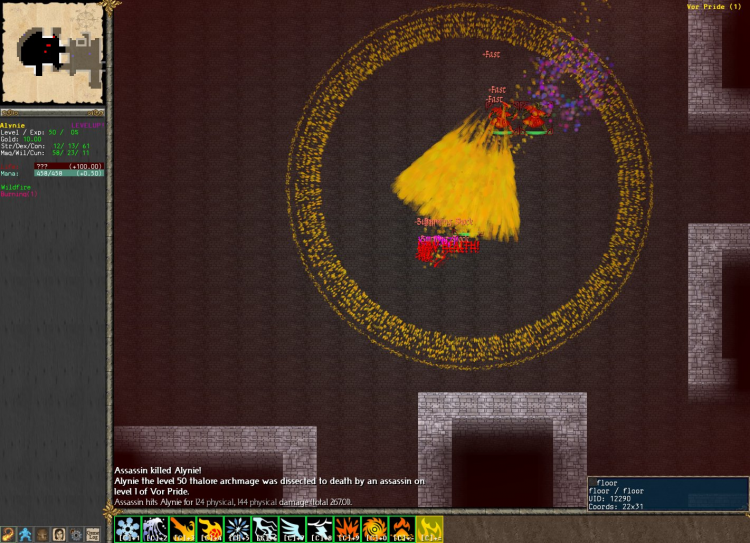Cast the blue starburst spell

237,529
